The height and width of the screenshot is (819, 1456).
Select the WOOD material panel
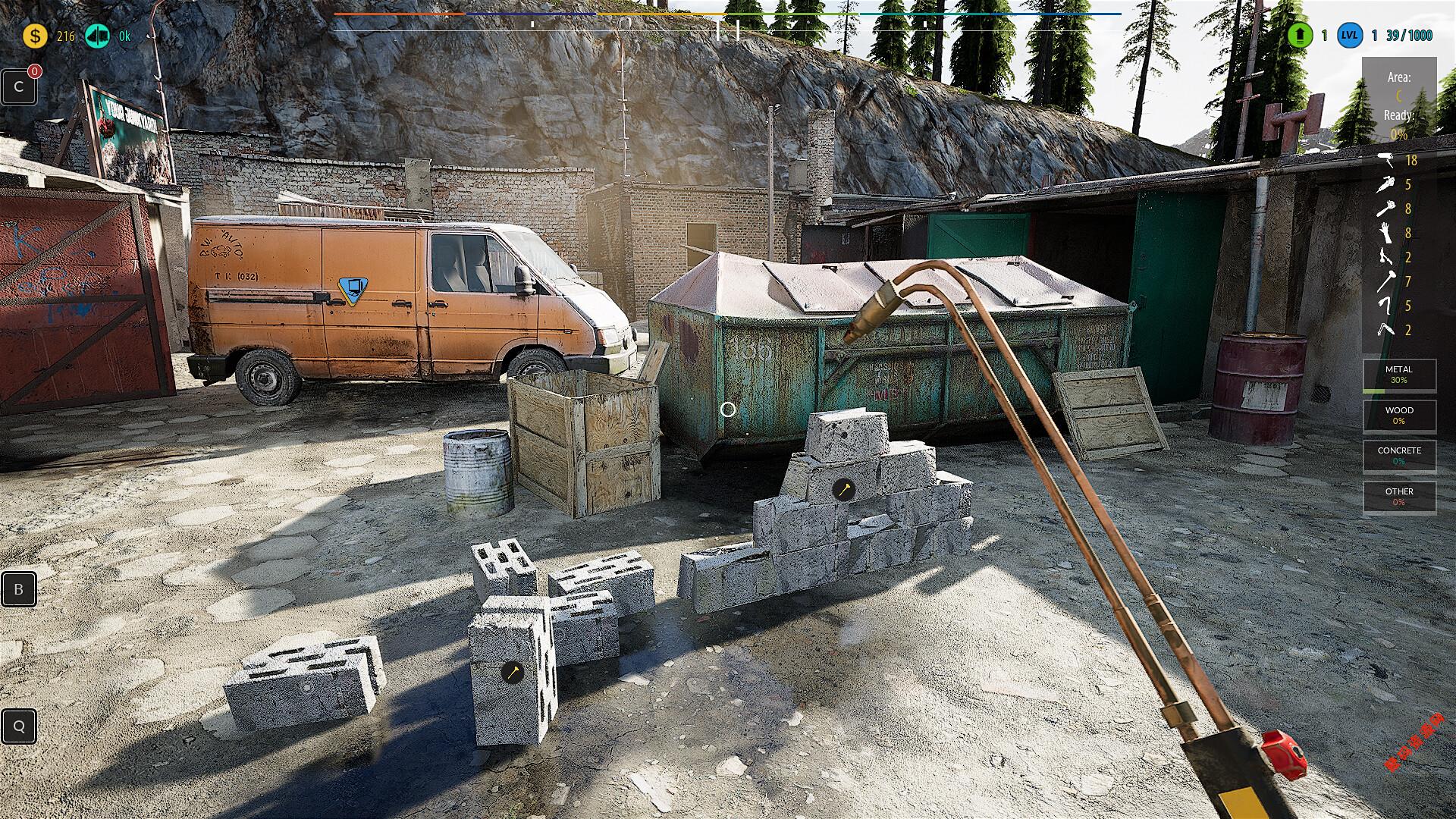pos(1399,415)
